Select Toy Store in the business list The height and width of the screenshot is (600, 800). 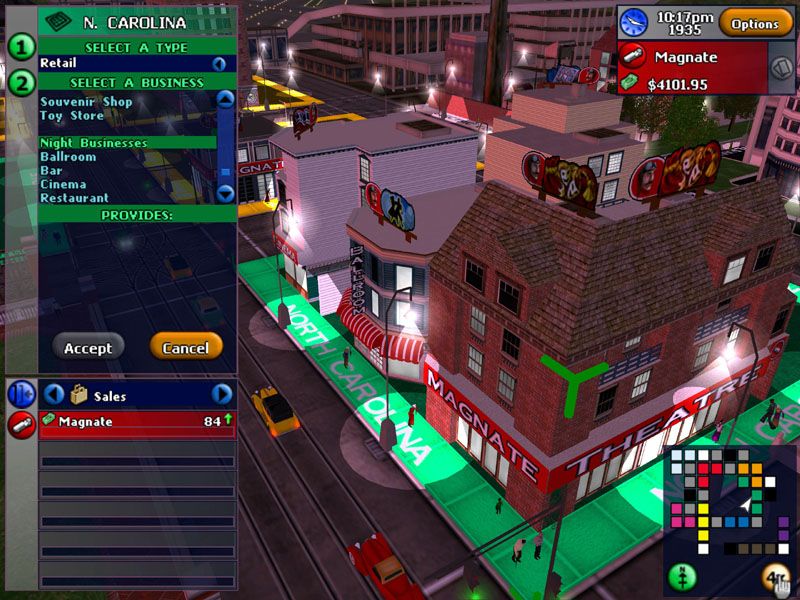pyautogui.click(x=72, y=116)
